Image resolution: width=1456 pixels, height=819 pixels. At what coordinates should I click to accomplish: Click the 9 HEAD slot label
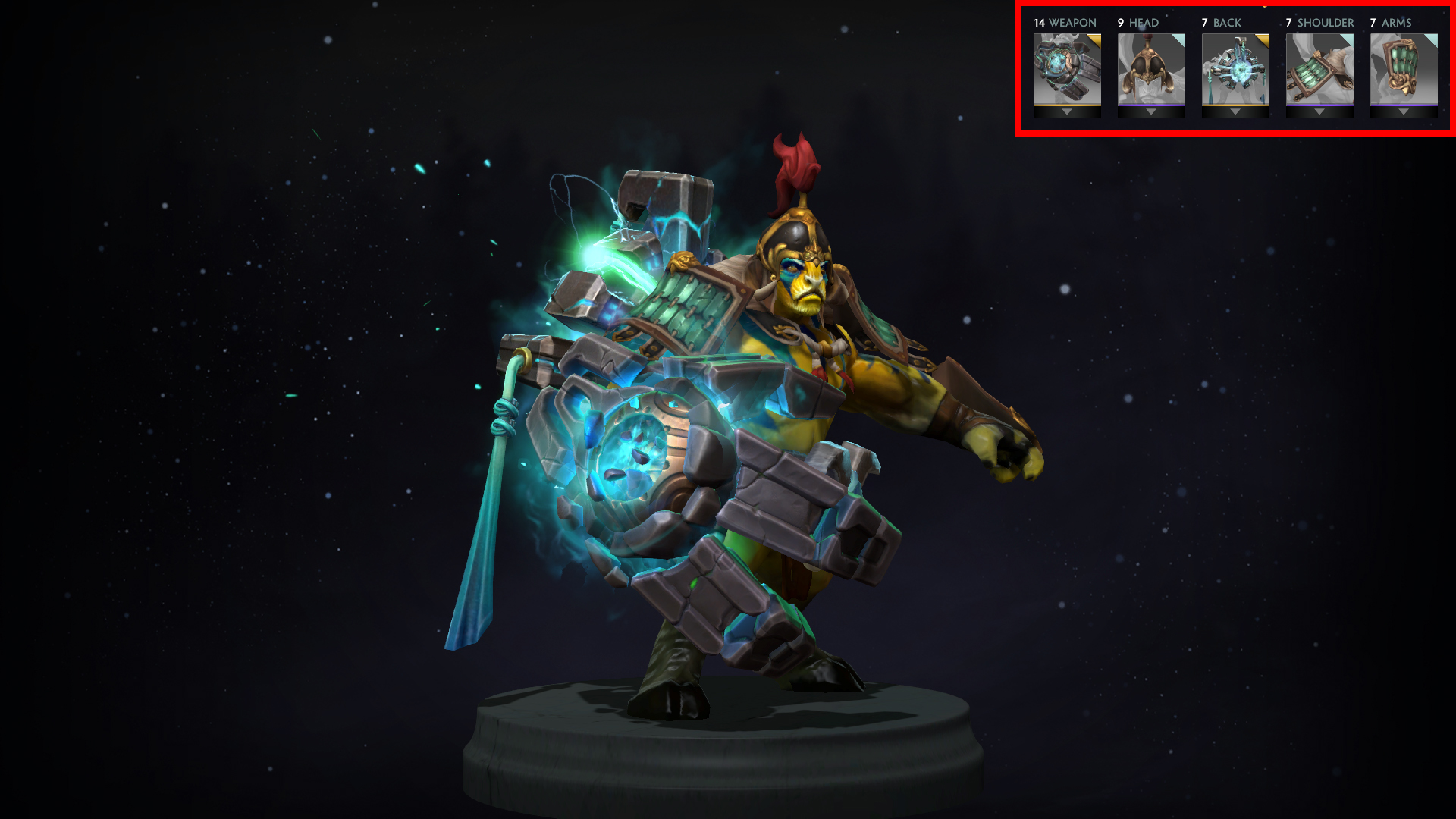[1138, 22]
